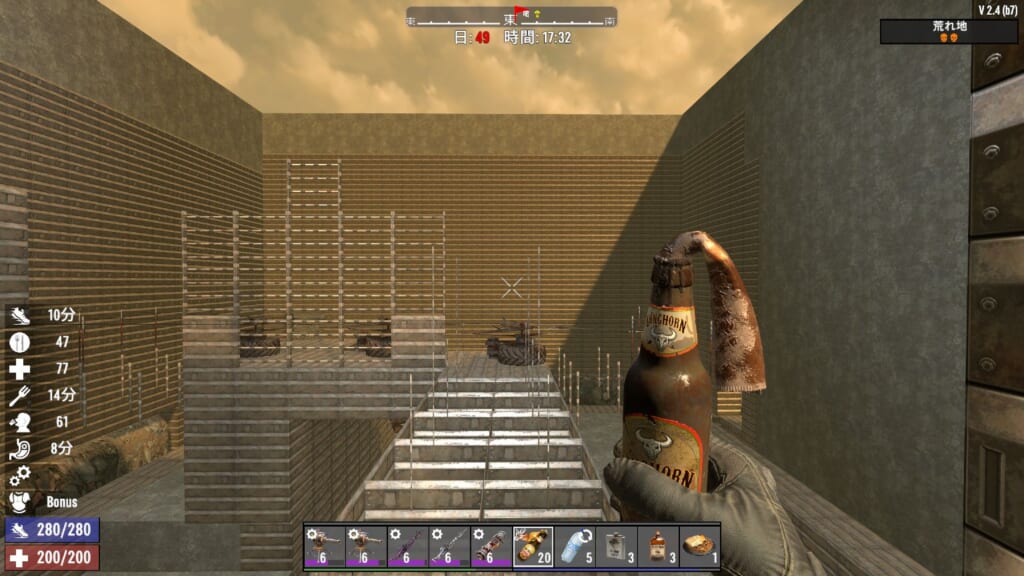Click the plate and cutlery buff icon
The height and width of the screenshot is (576, 1024).
pos(20,342)
